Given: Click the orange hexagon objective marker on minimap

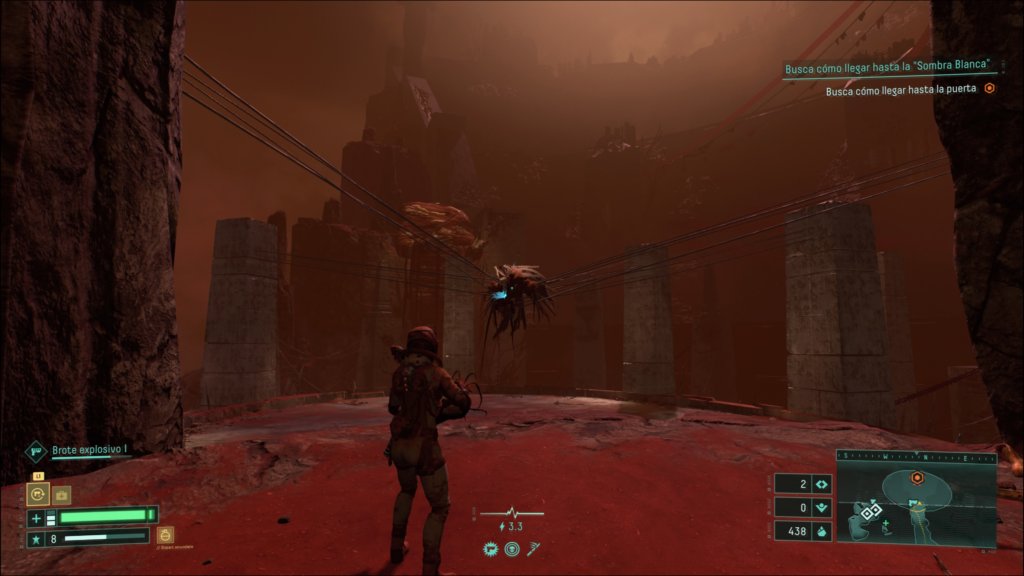Looking at the screenshot, I should (x=916, y=478).
